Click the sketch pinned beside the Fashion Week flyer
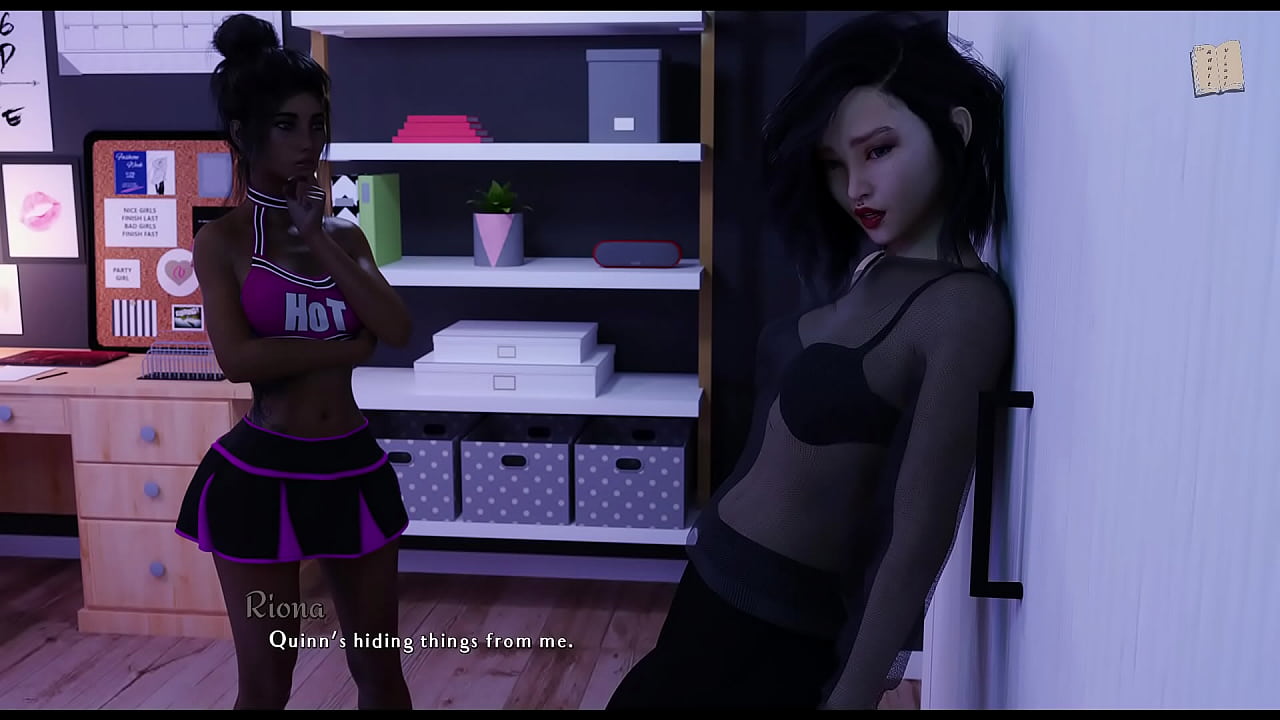Screen dimensions: 1280x720 coord(159,171)
